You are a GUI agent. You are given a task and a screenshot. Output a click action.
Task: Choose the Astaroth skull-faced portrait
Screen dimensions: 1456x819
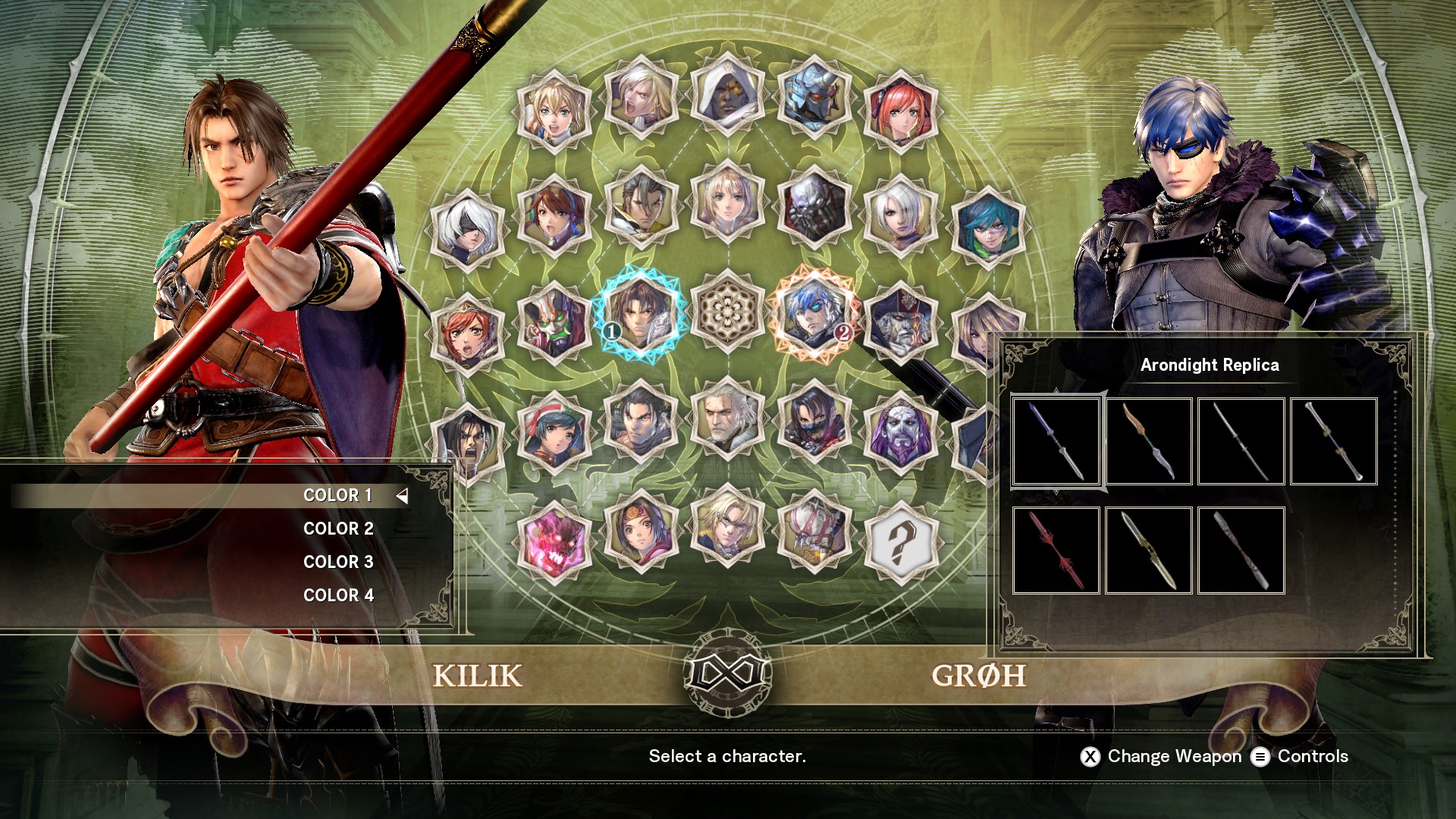click(814, 206)
